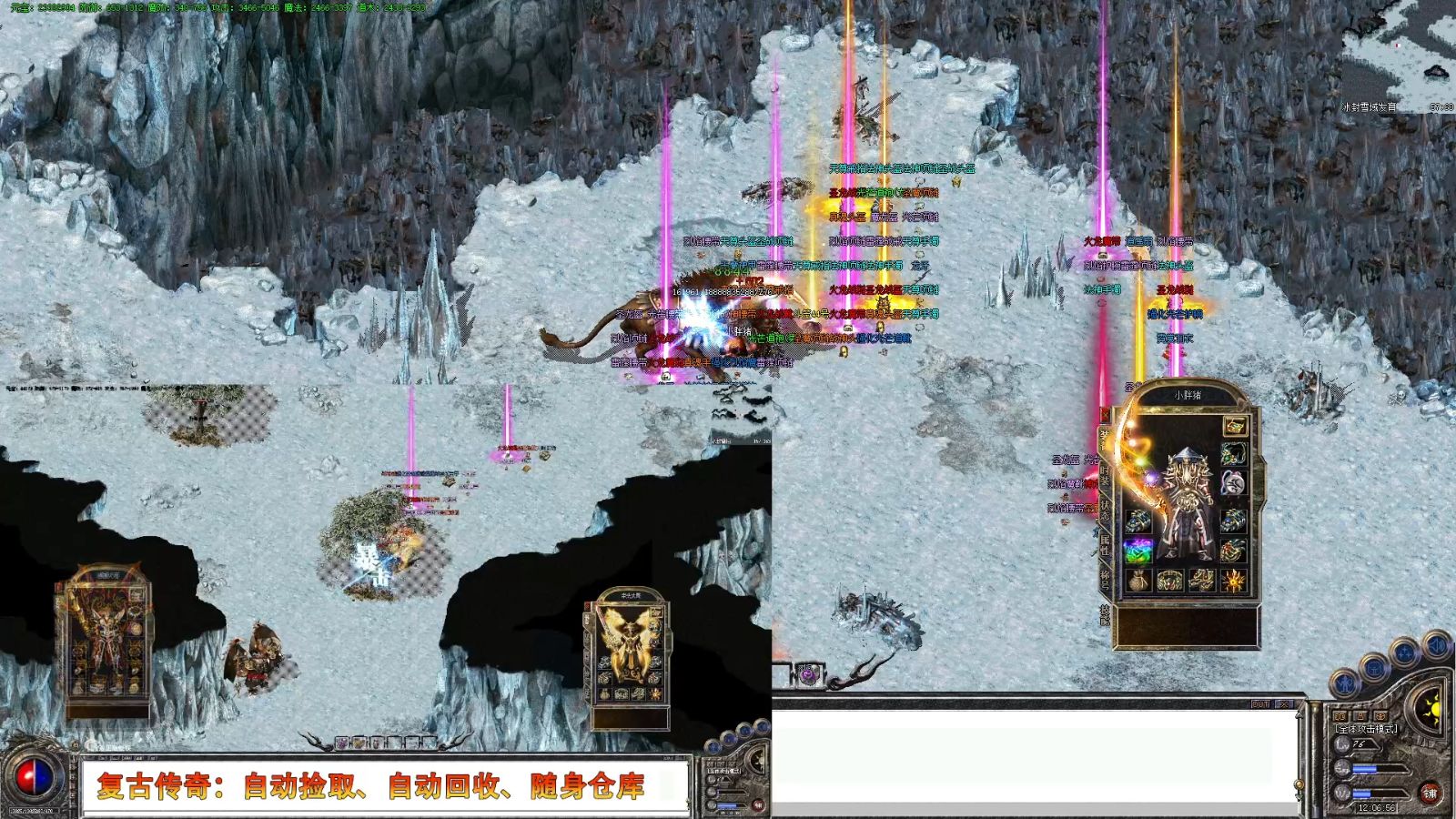Image resolution: width=1456 pixels, height=819 pixels.
Task: Expand the 状态 section of the equipment panel
Action: tap(1104, 511)
